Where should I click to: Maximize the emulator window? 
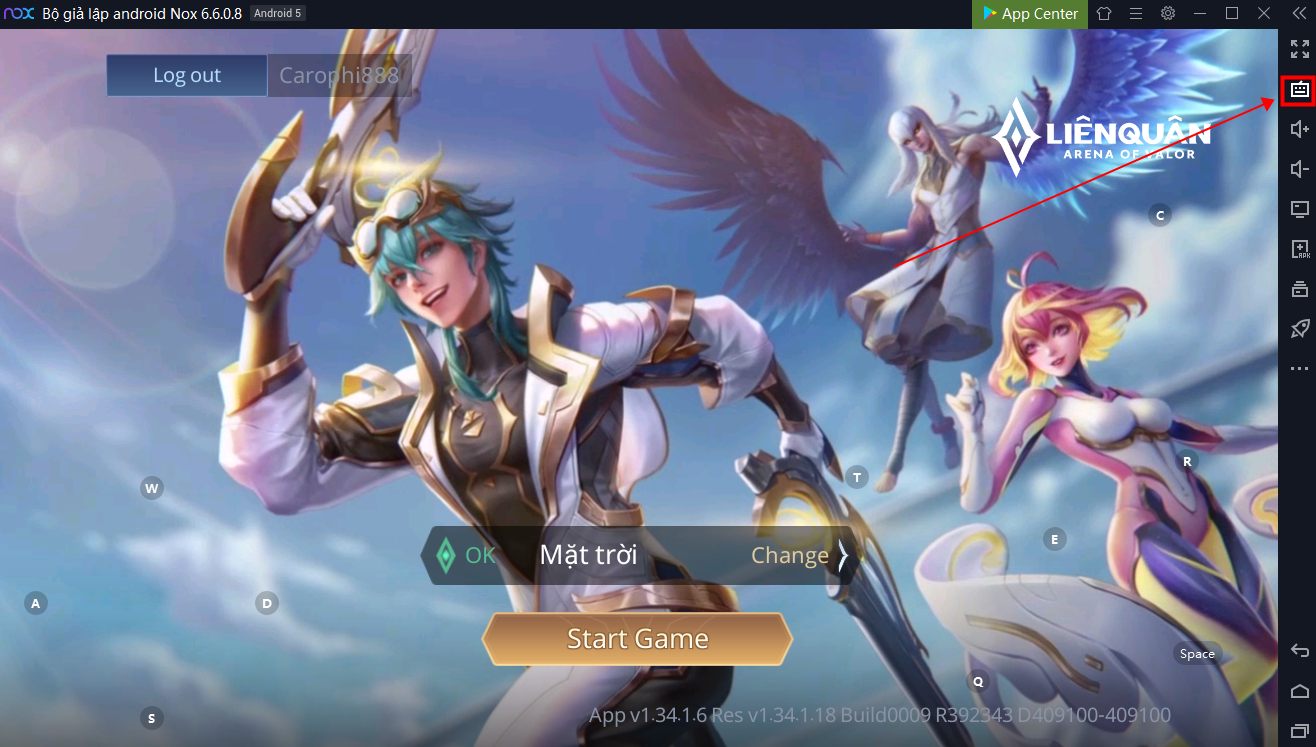pos(1232,14)
